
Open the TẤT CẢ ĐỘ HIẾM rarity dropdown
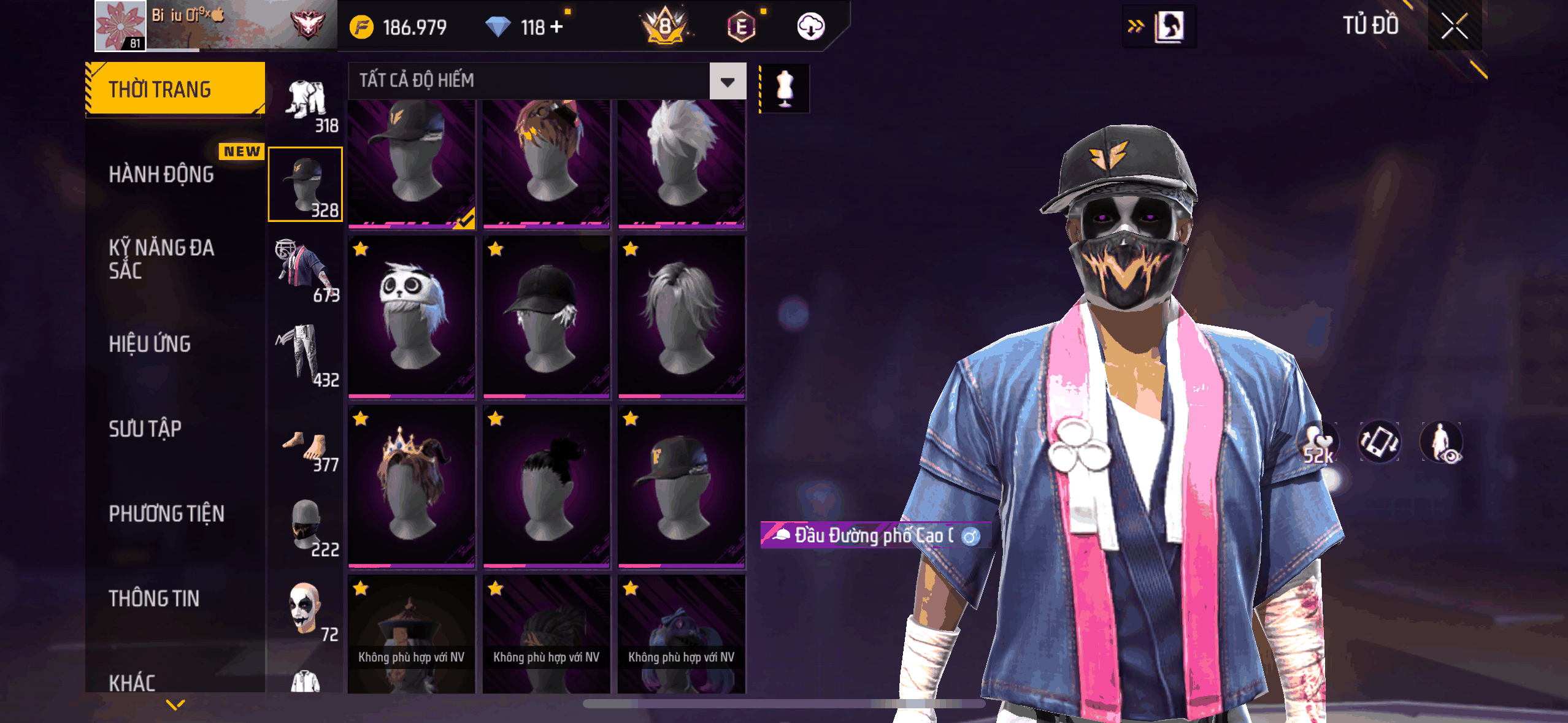click(728, 81)
